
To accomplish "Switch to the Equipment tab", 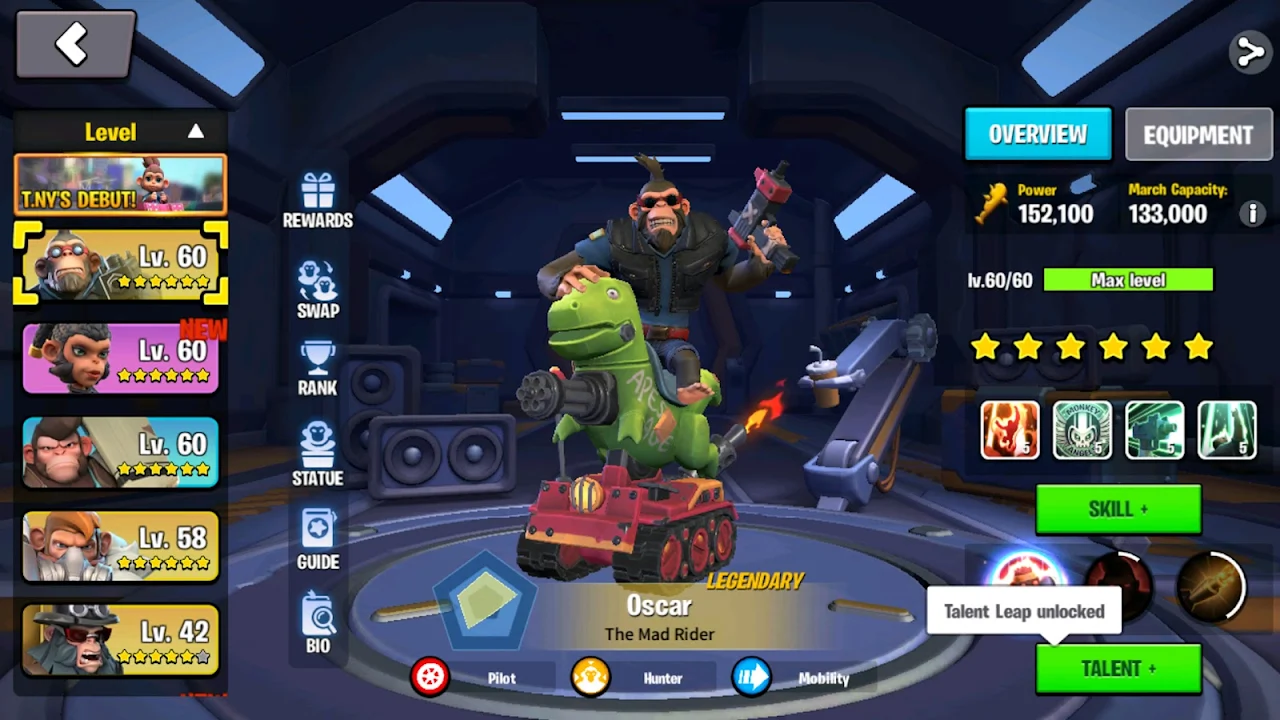I will 1198,135.
